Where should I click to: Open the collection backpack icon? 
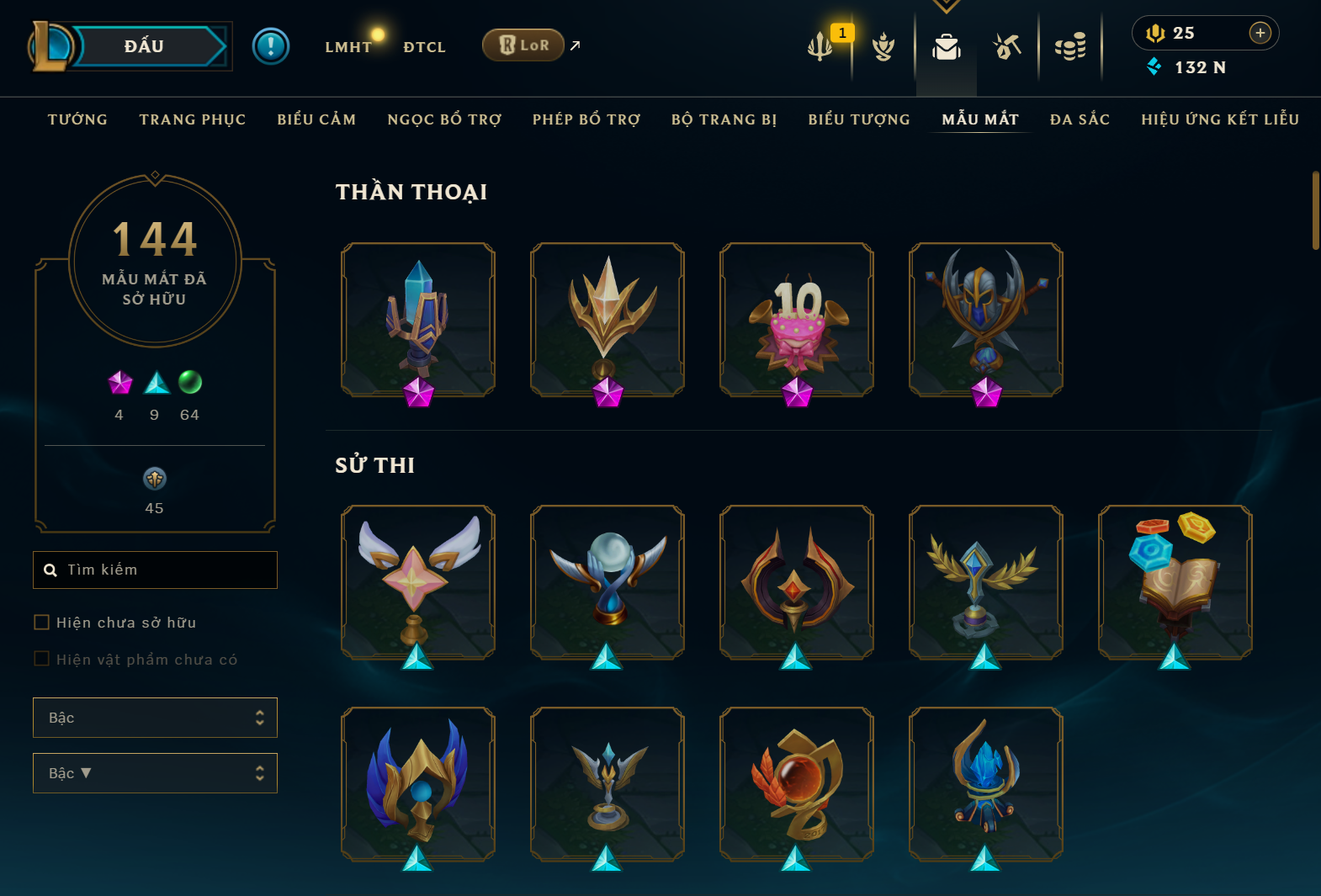pyautogui.click(x=947, y=47)
